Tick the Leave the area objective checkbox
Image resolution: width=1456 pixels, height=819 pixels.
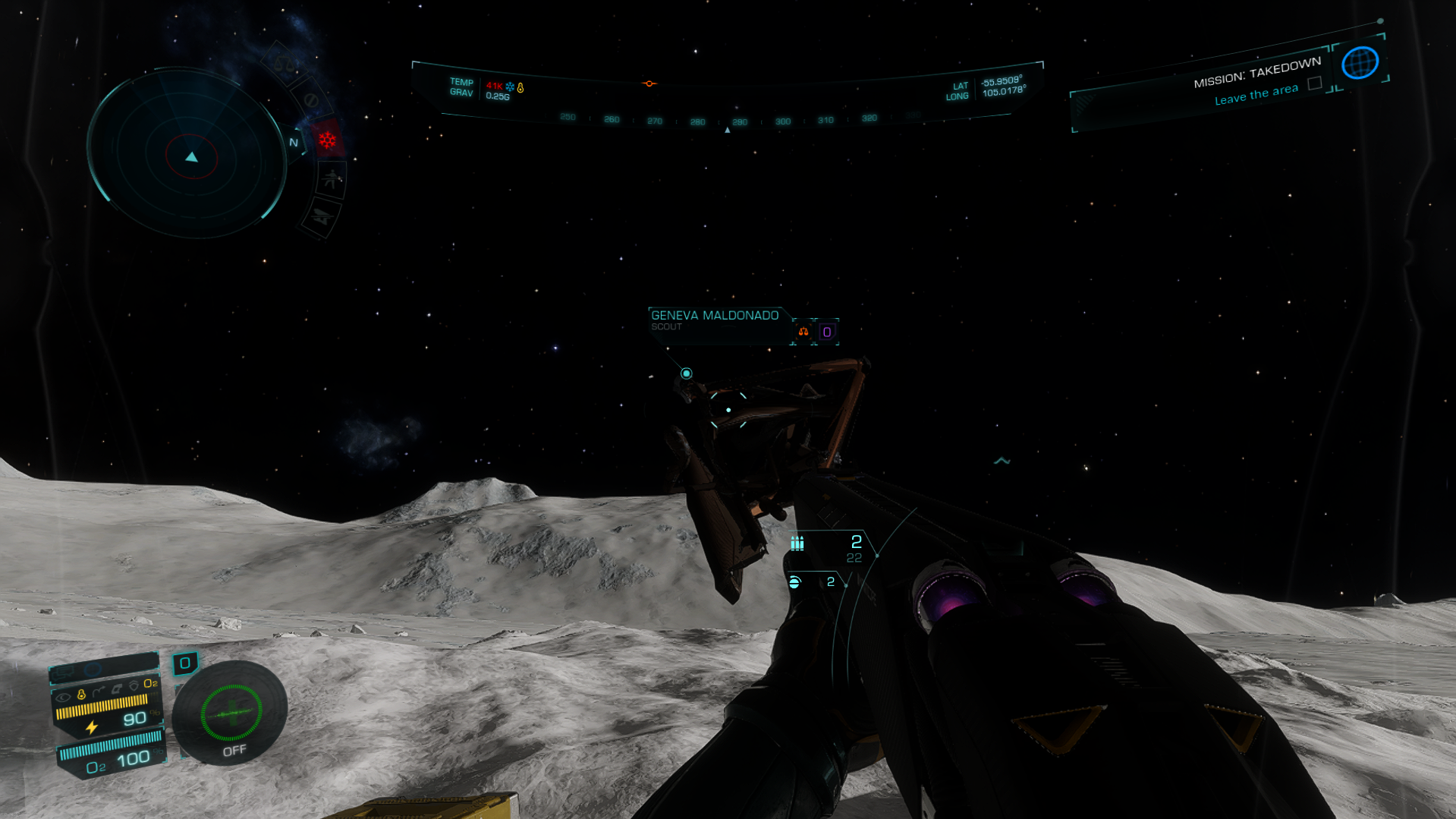coord(1315,83)
